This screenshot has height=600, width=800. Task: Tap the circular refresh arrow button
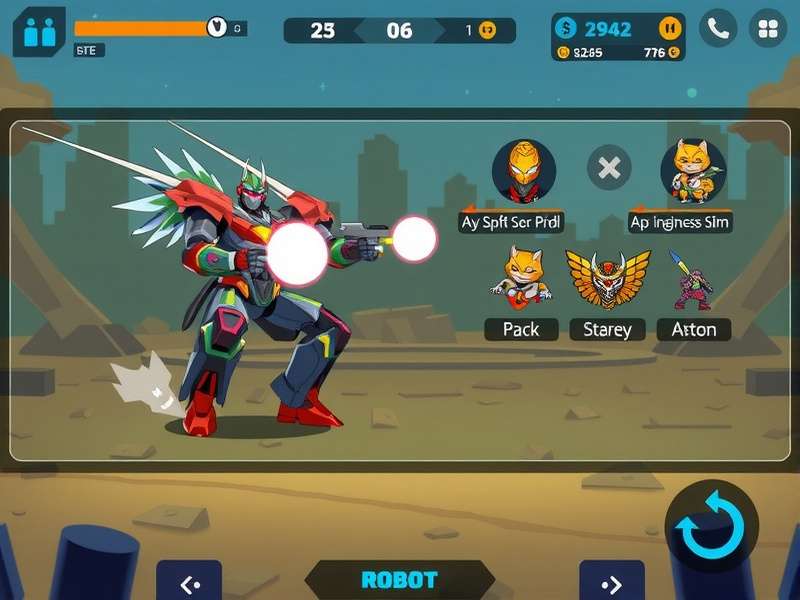[712, 526]
